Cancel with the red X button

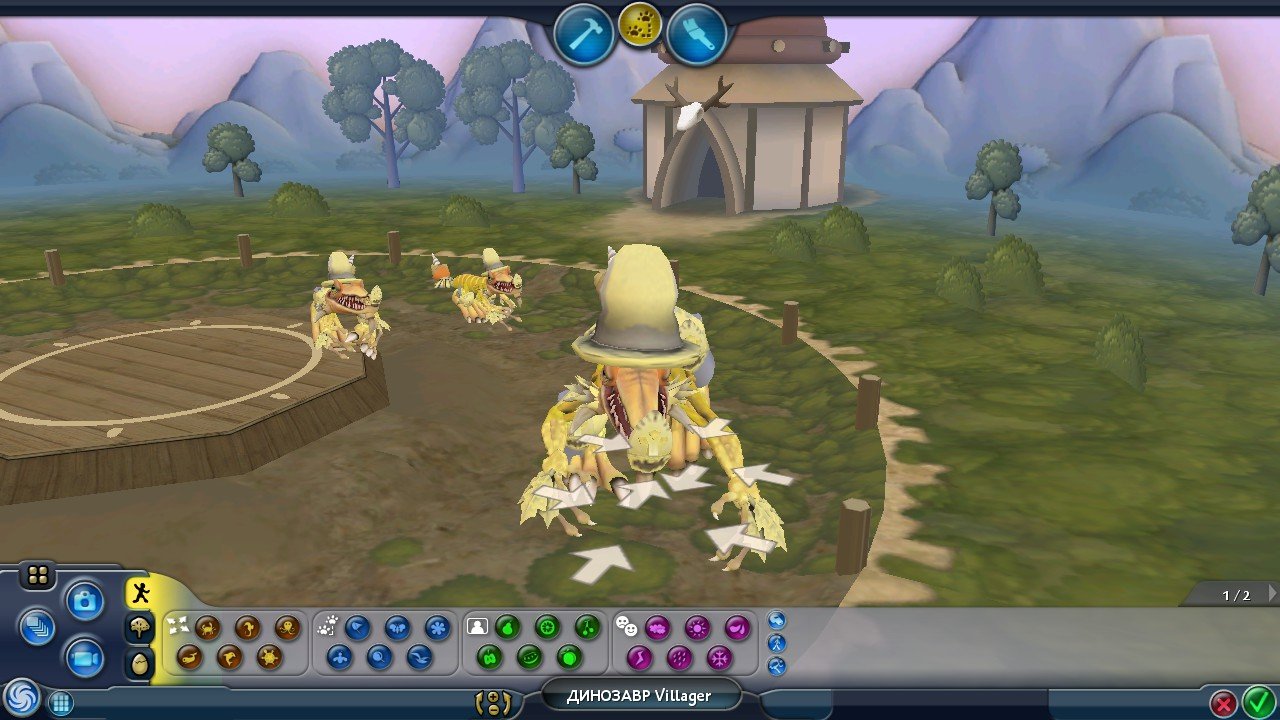(x=1222, y=703)
